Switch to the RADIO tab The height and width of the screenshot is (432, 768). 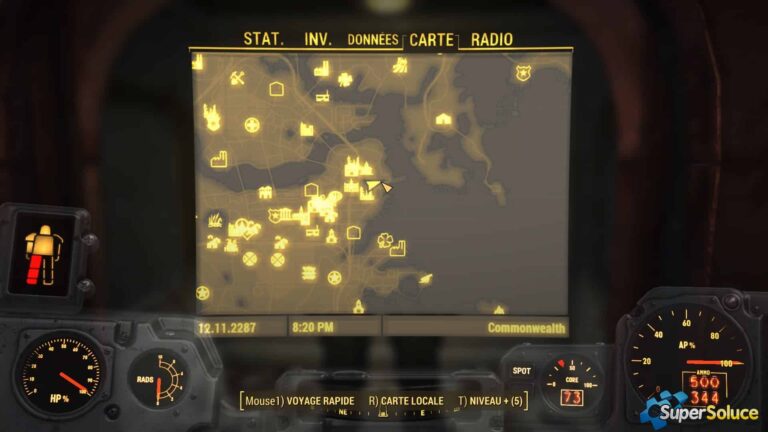point(491,40)
